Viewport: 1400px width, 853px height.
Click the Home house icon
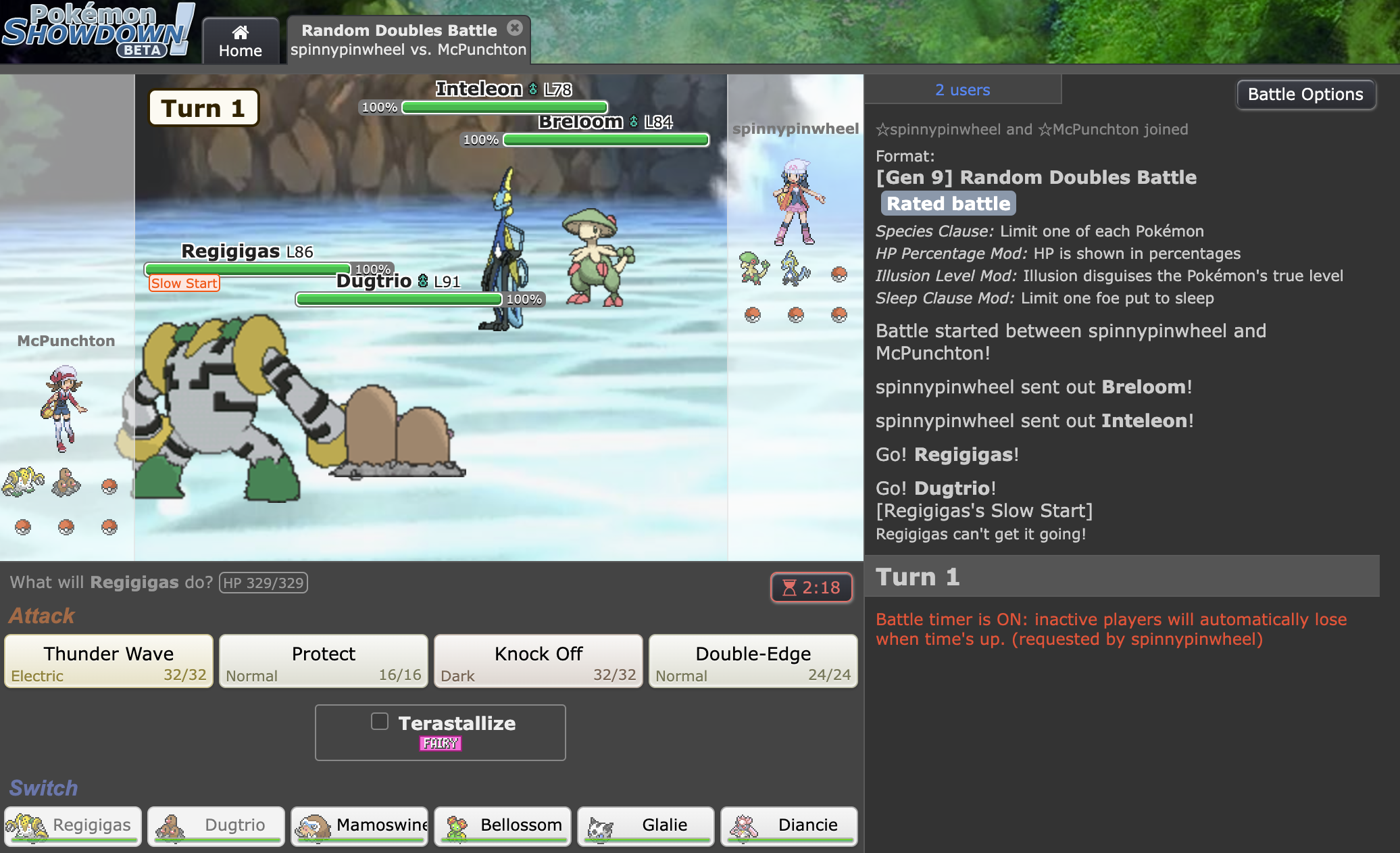tap(241, 31)
